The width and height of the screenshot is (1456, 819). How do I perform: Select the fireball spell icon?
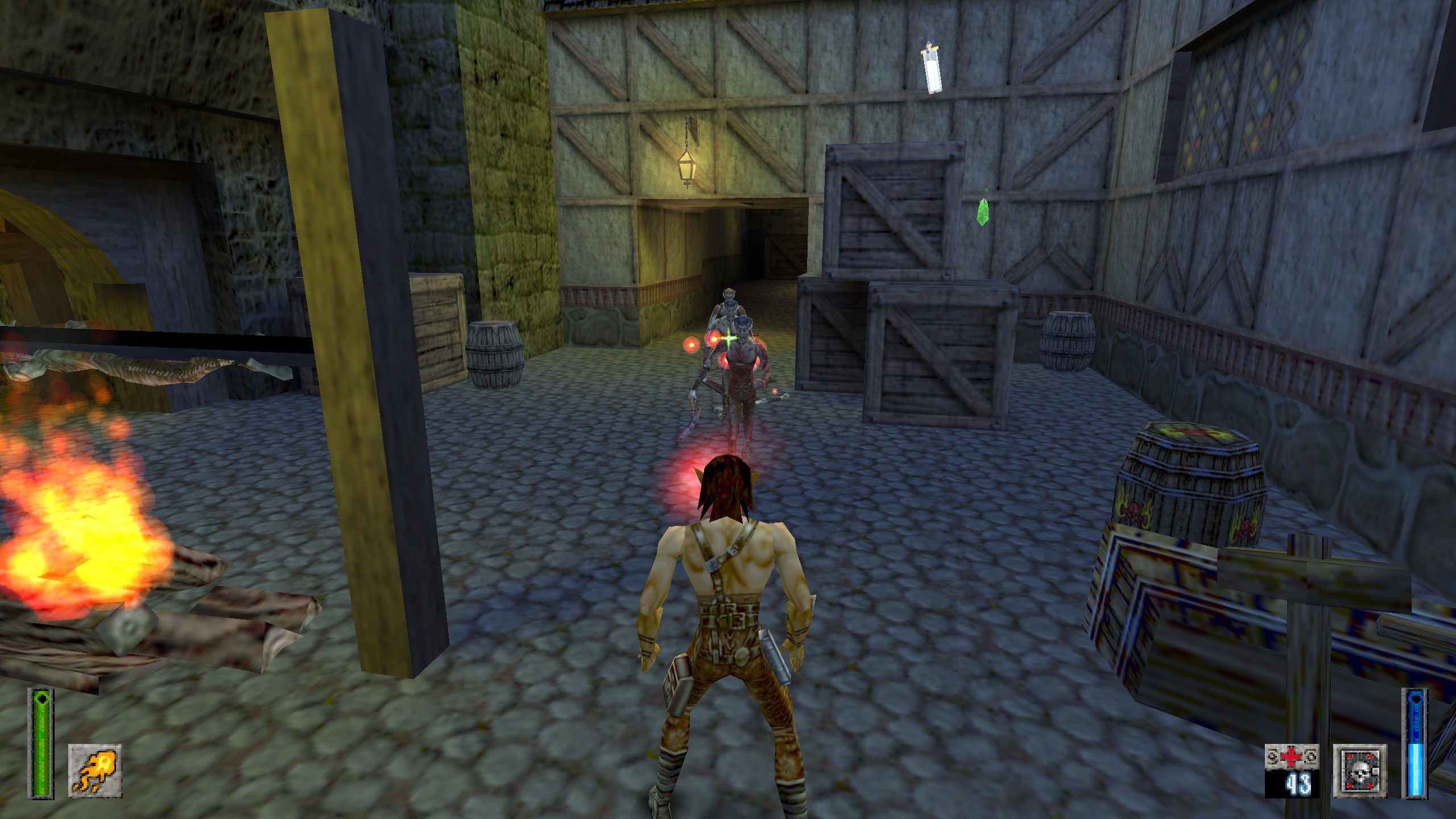[94, 770]
